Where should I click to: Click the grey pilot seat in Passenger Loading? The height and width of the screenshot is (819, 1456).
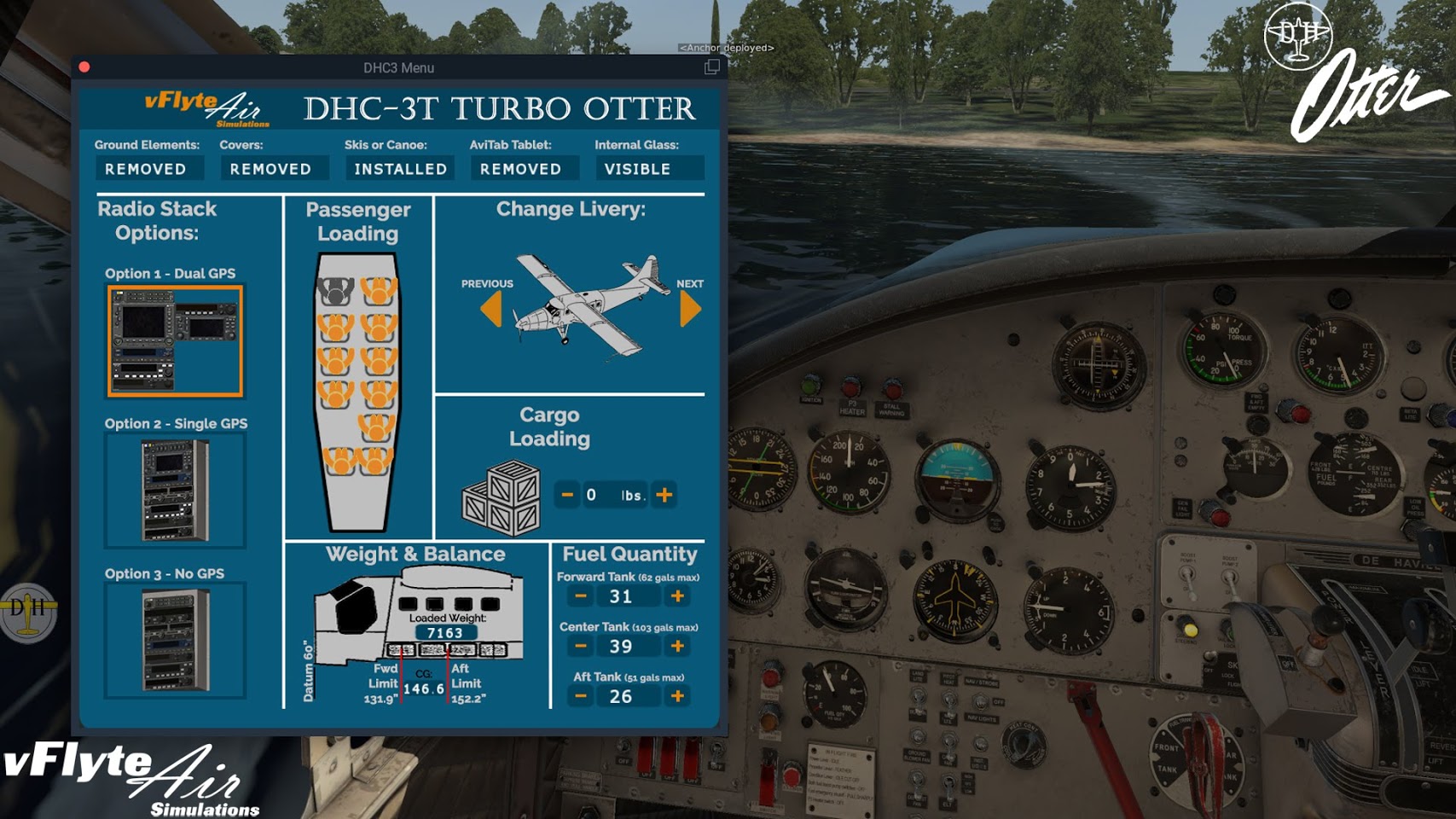click(335, 292)
